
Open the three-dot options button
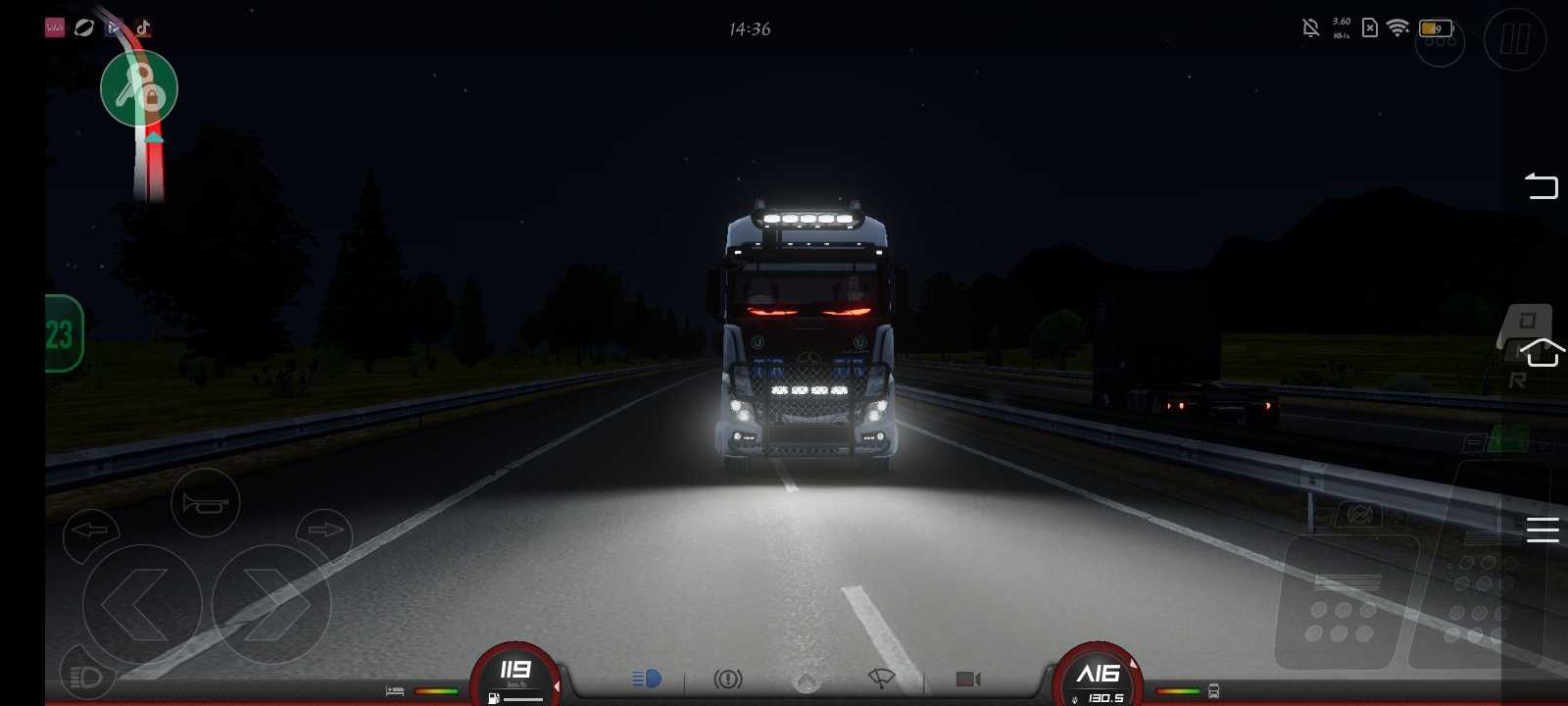(1440, 41)
